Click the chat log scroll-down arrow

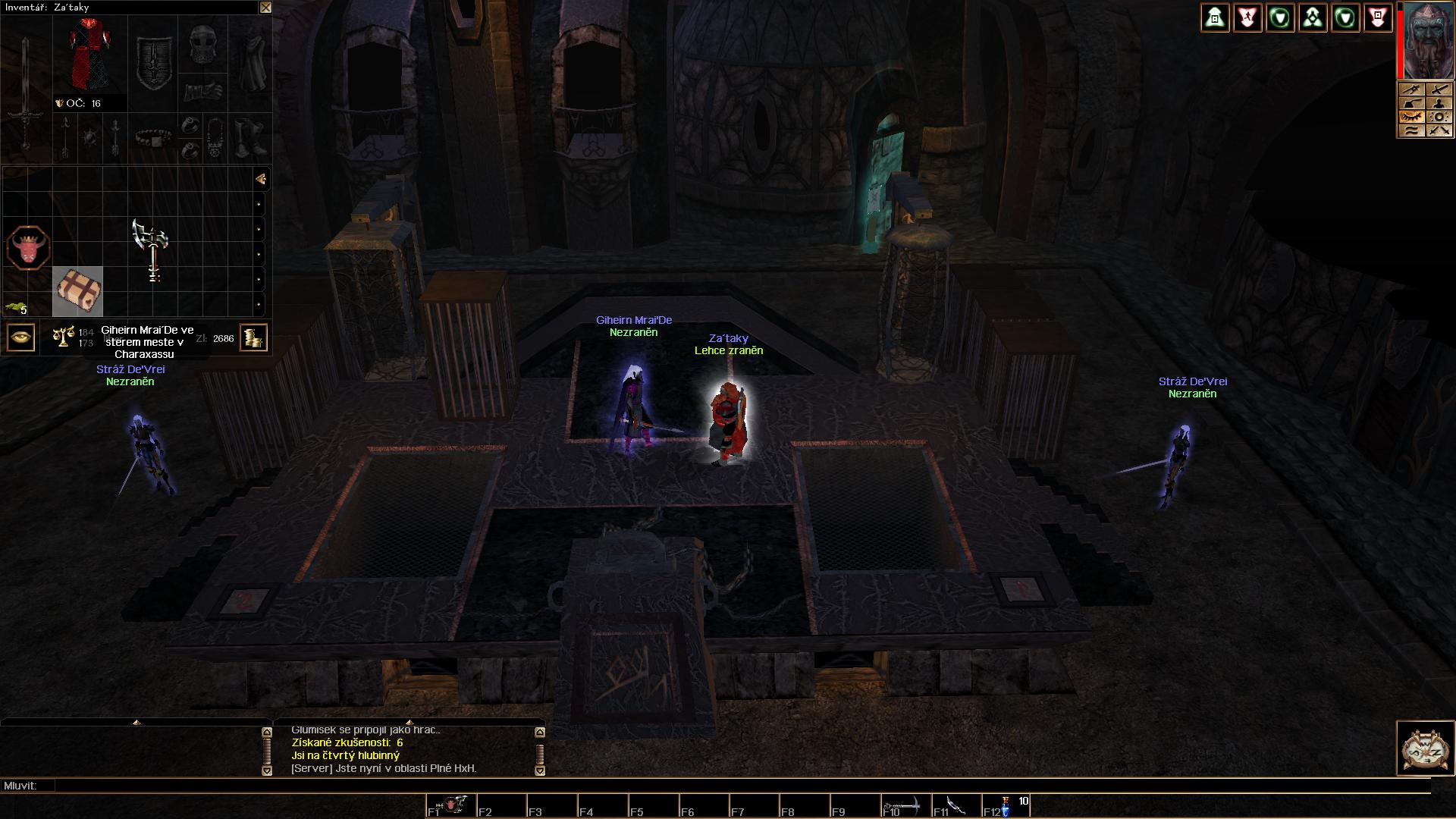click(540, 770)
